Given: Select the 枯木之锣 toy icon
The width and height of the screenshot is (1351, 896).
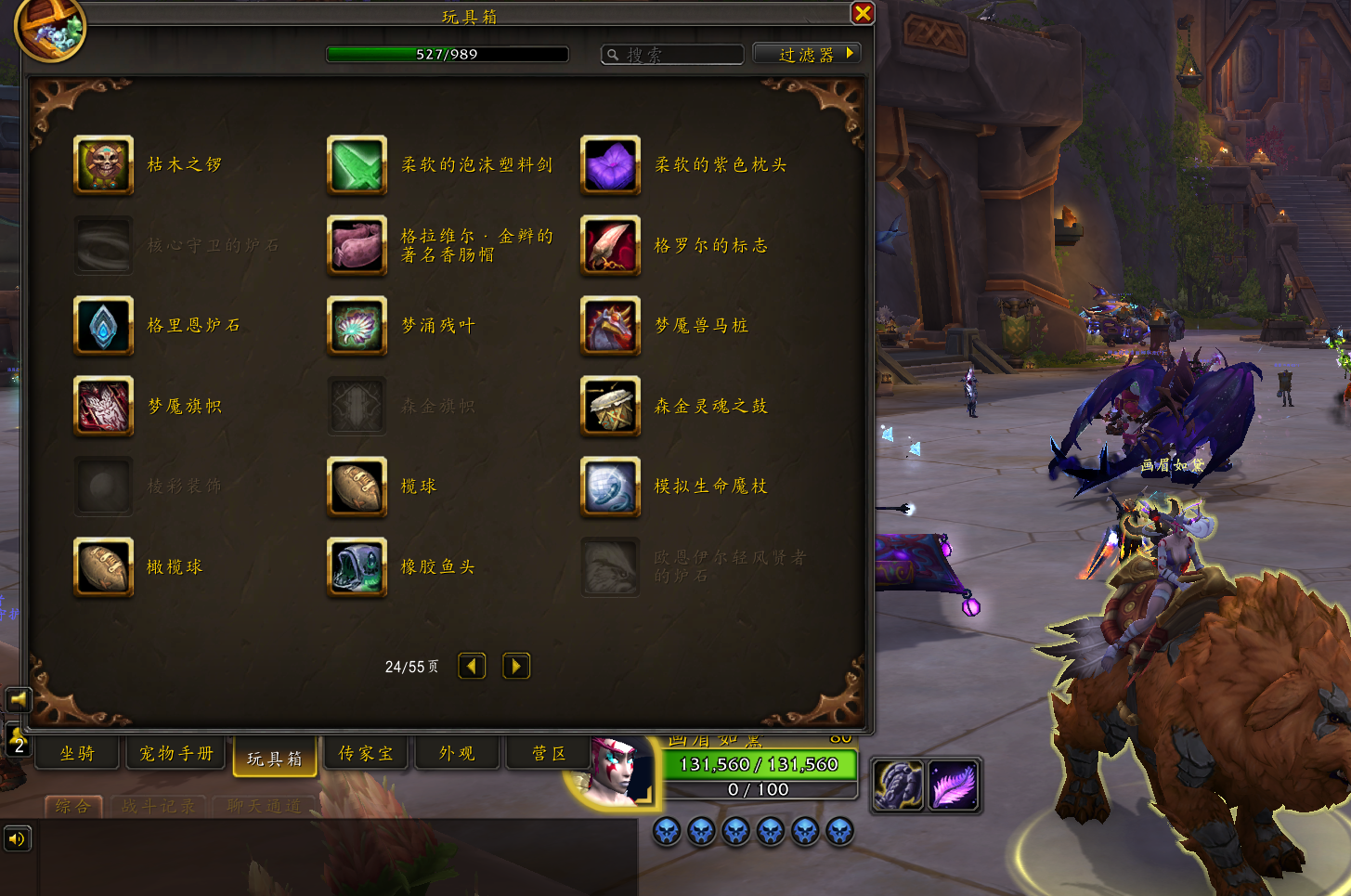Looking at the screenshot, I should click(103, 165).
